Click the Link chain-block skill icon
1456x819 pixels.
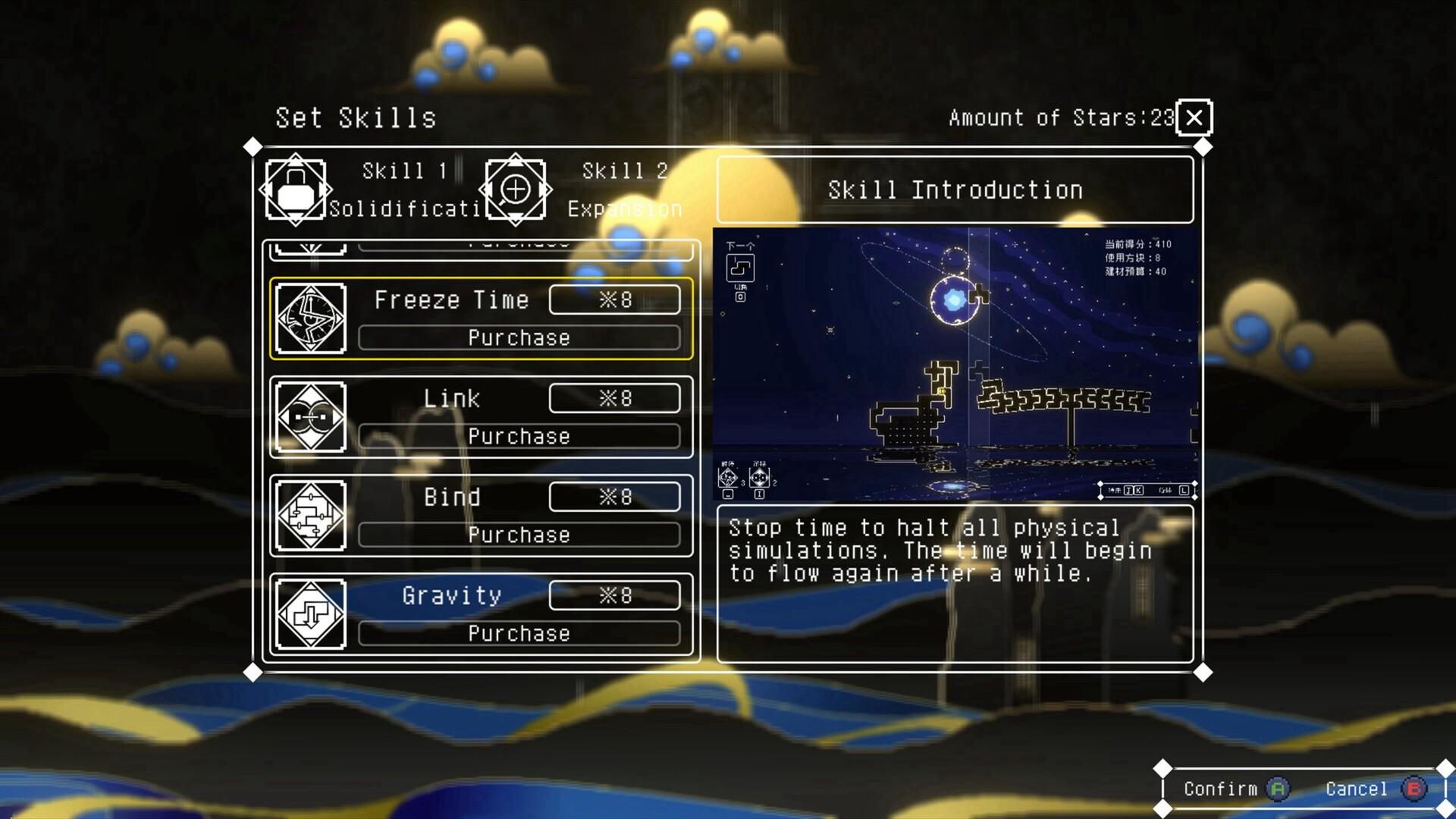[309, 417]
